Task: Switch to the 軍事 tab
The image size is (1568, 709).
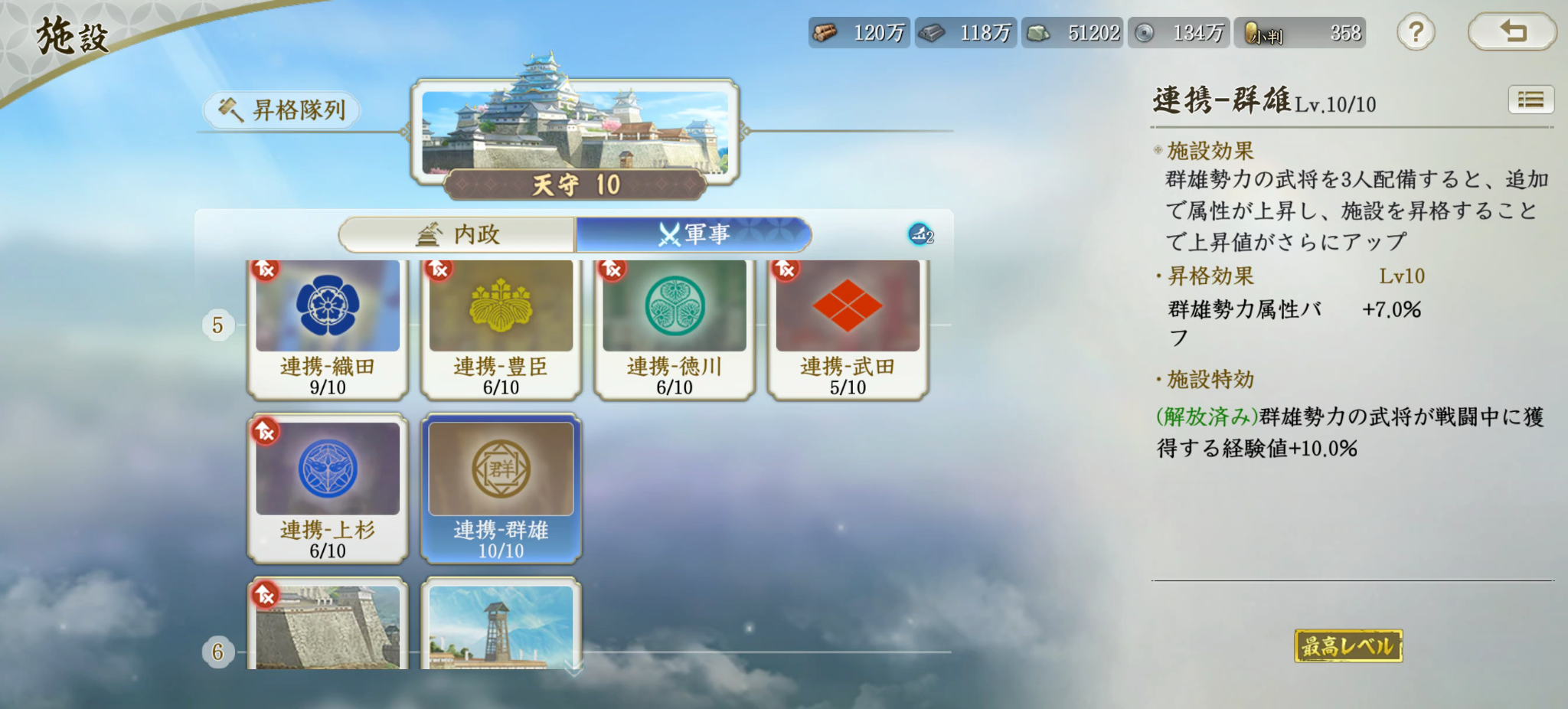Action: [x=693, y=234]
